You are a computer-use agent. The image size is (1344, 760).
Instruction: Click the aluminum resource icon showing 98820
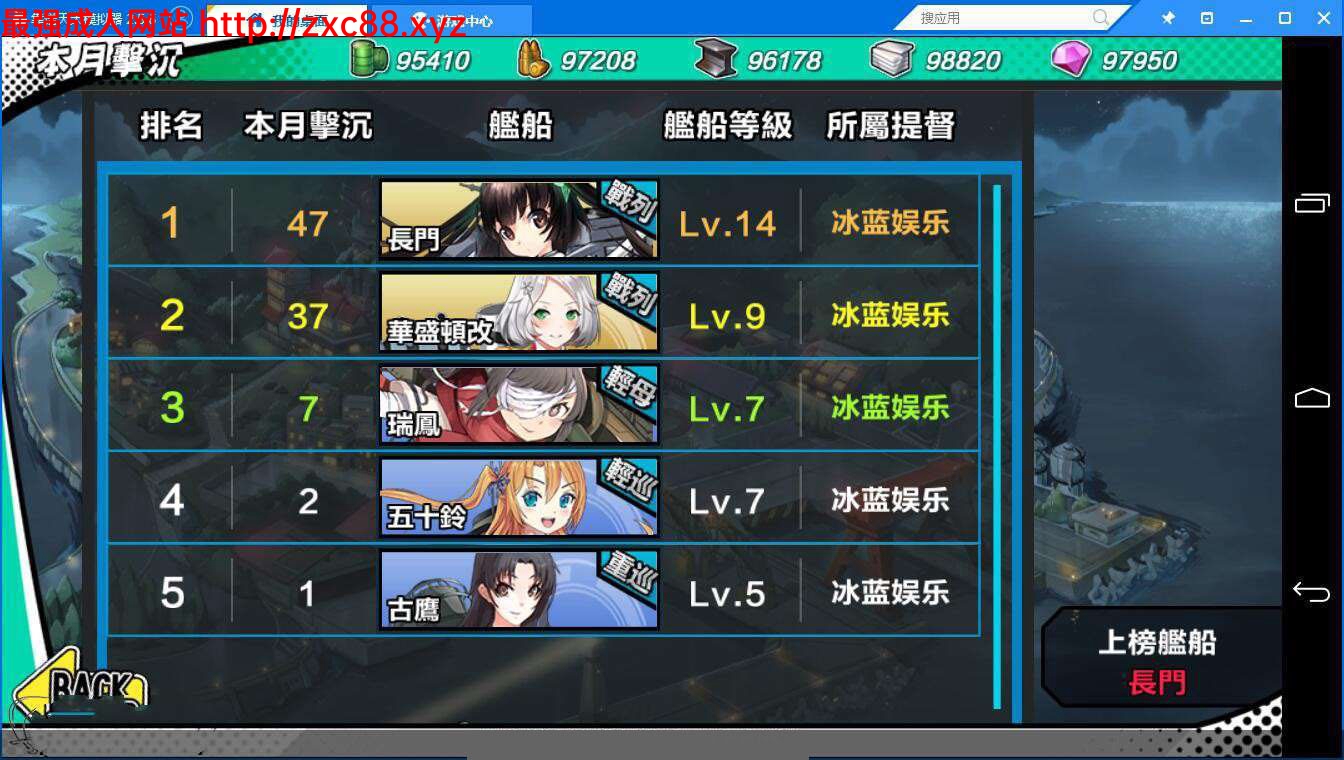pos(889,58)
